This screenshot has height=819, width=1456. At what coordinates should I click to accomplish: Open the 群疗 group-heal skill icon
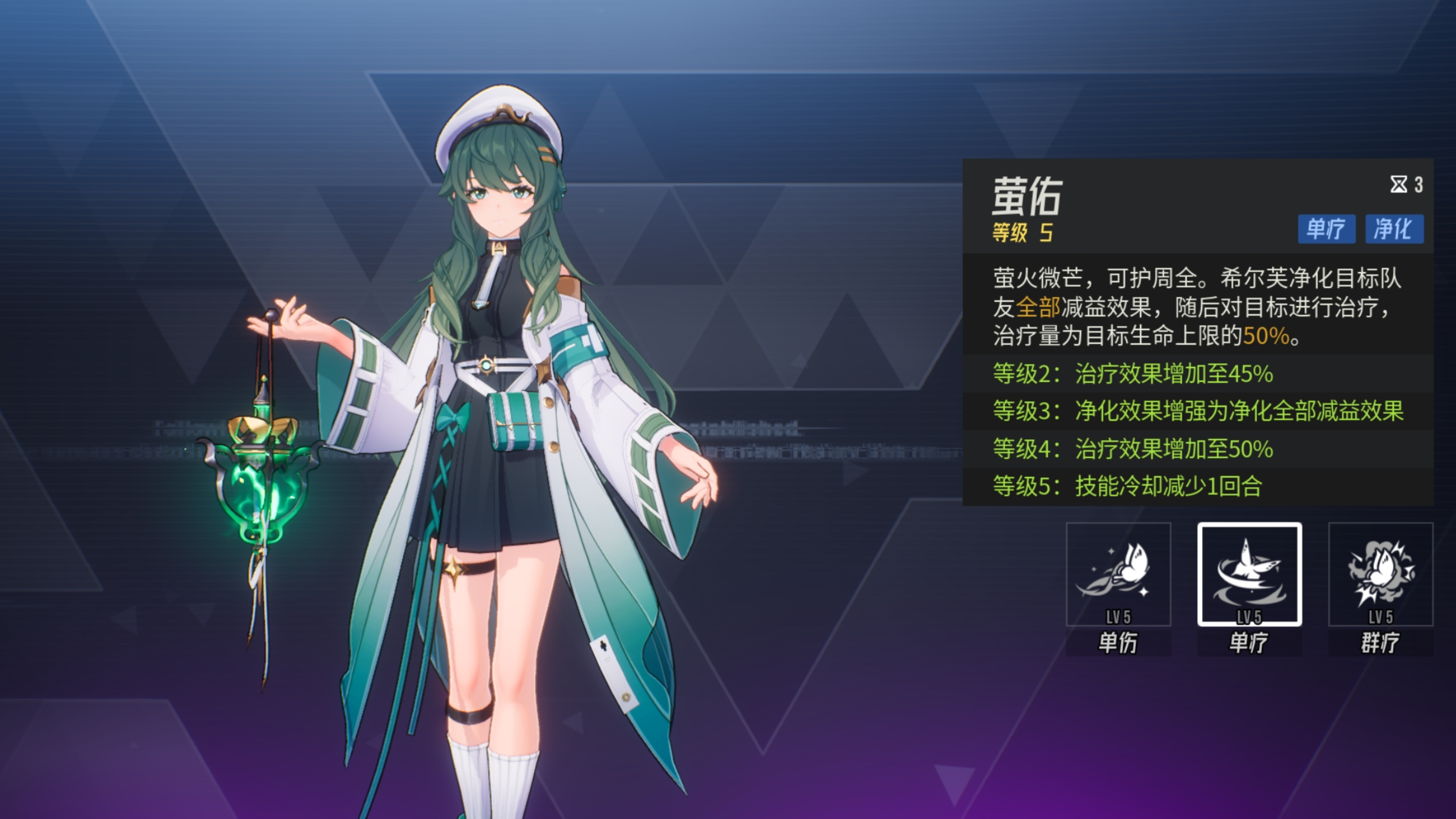pos(1380,574)
